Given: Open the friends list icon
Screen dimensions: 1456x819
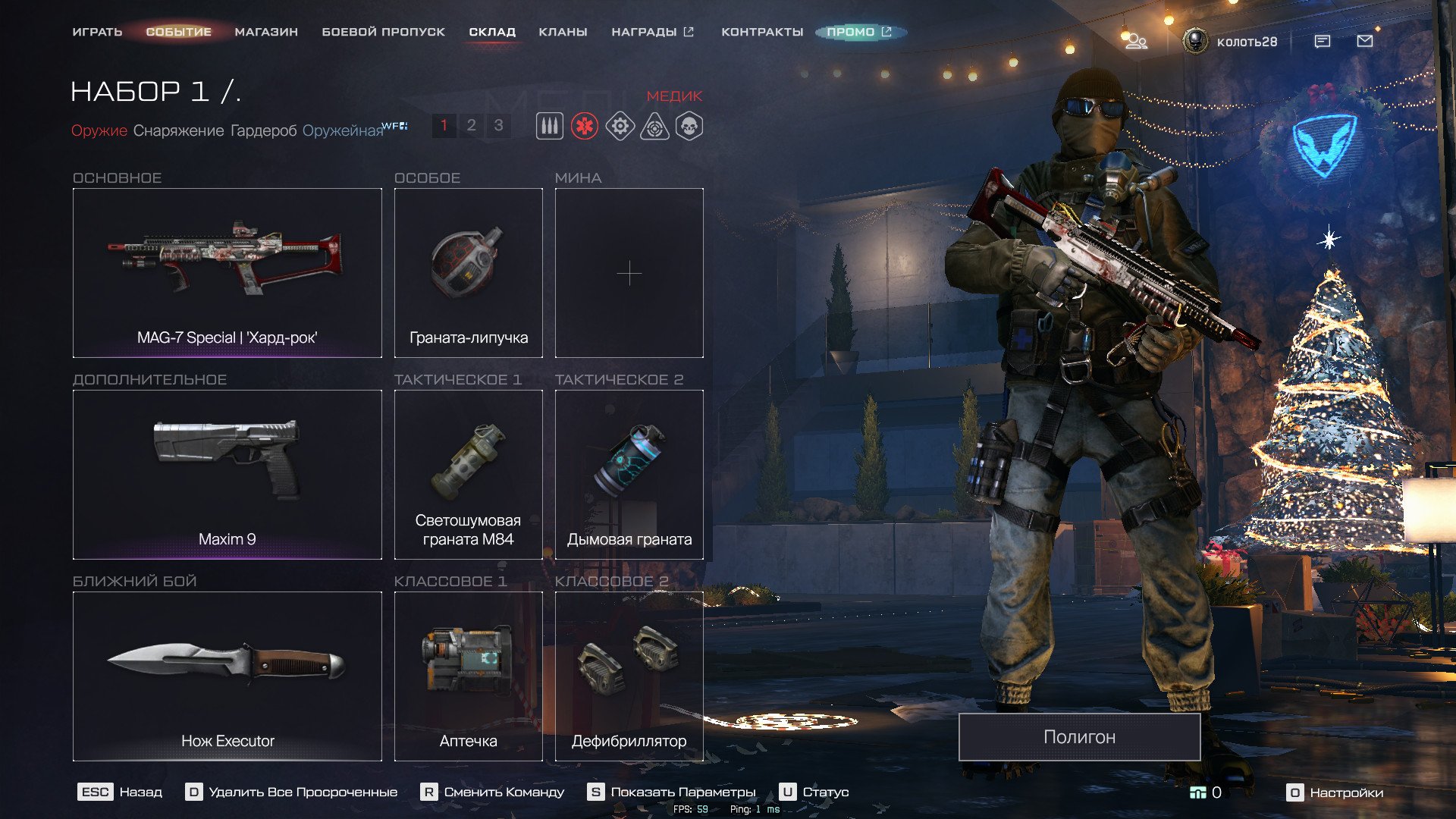Looking at the screenshot, I should pyautogui.click(x=1135, y=41).
